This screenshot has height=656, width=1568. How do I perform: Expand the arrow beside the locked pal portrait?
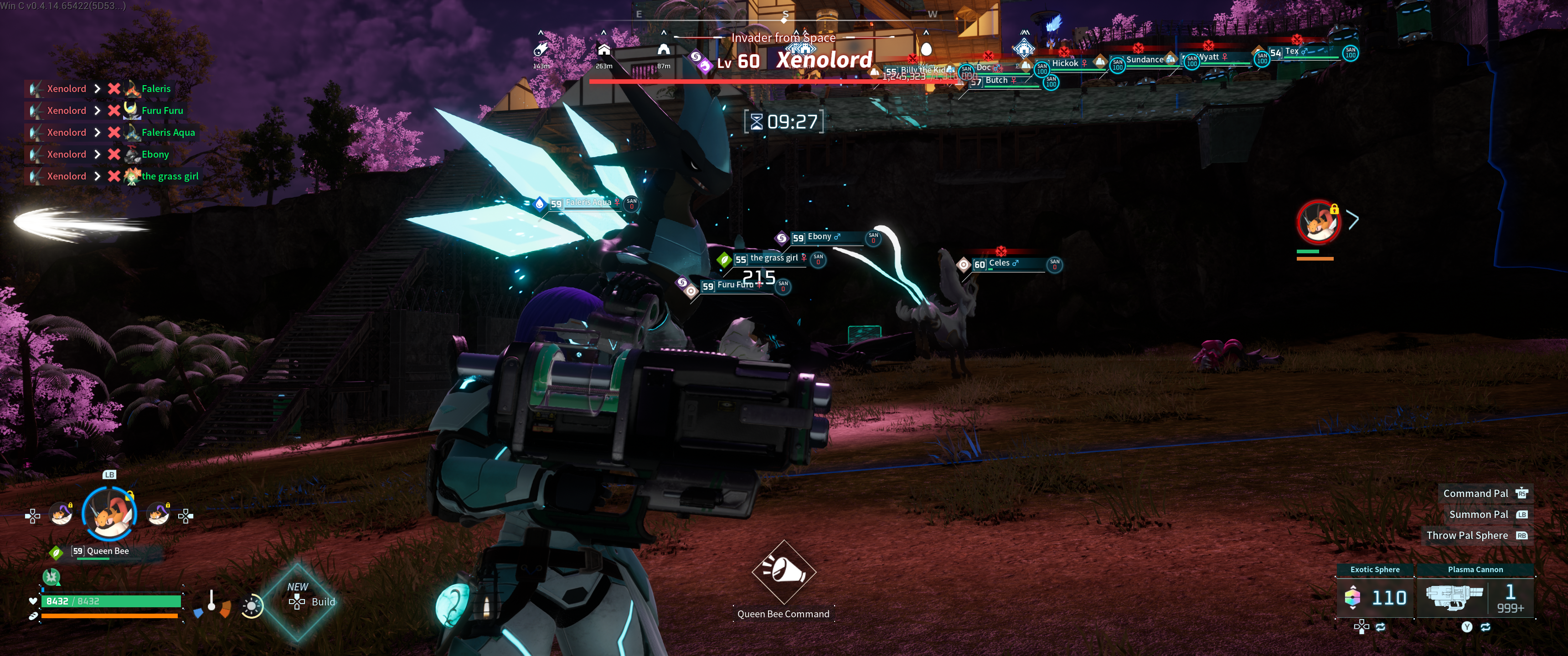coord(1353,220)
